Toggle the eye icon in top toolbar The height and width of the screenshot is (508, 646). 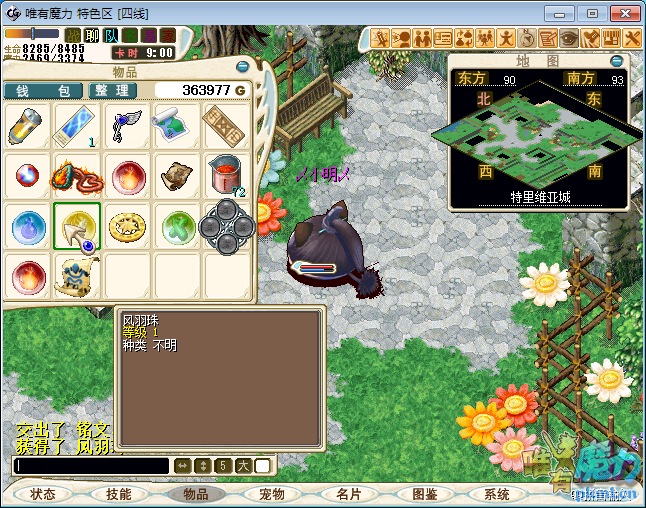click(569, 38)
